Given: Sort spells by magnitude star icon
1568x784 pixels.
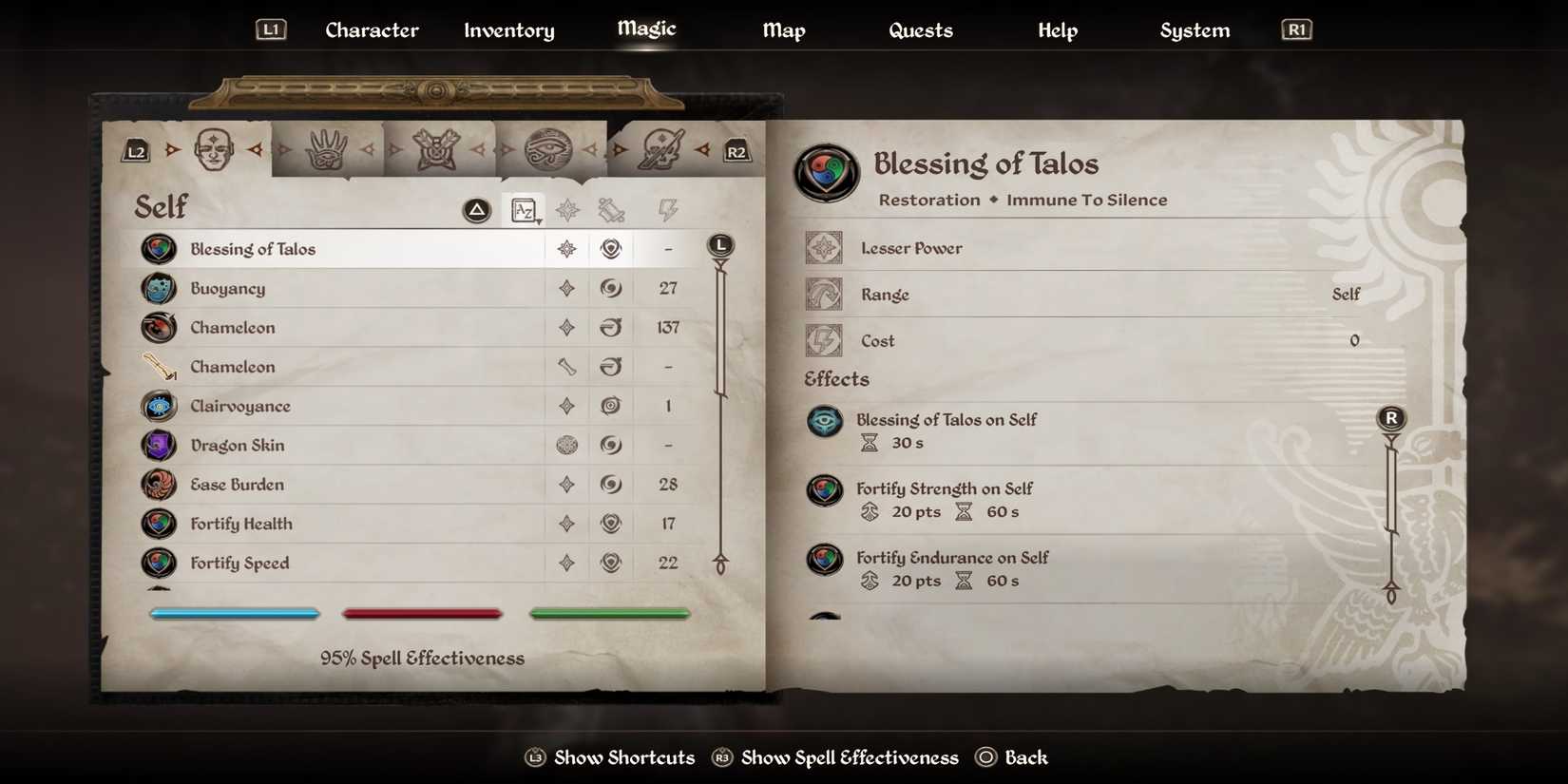Looking at the screenshot, I should coord(566,210).
